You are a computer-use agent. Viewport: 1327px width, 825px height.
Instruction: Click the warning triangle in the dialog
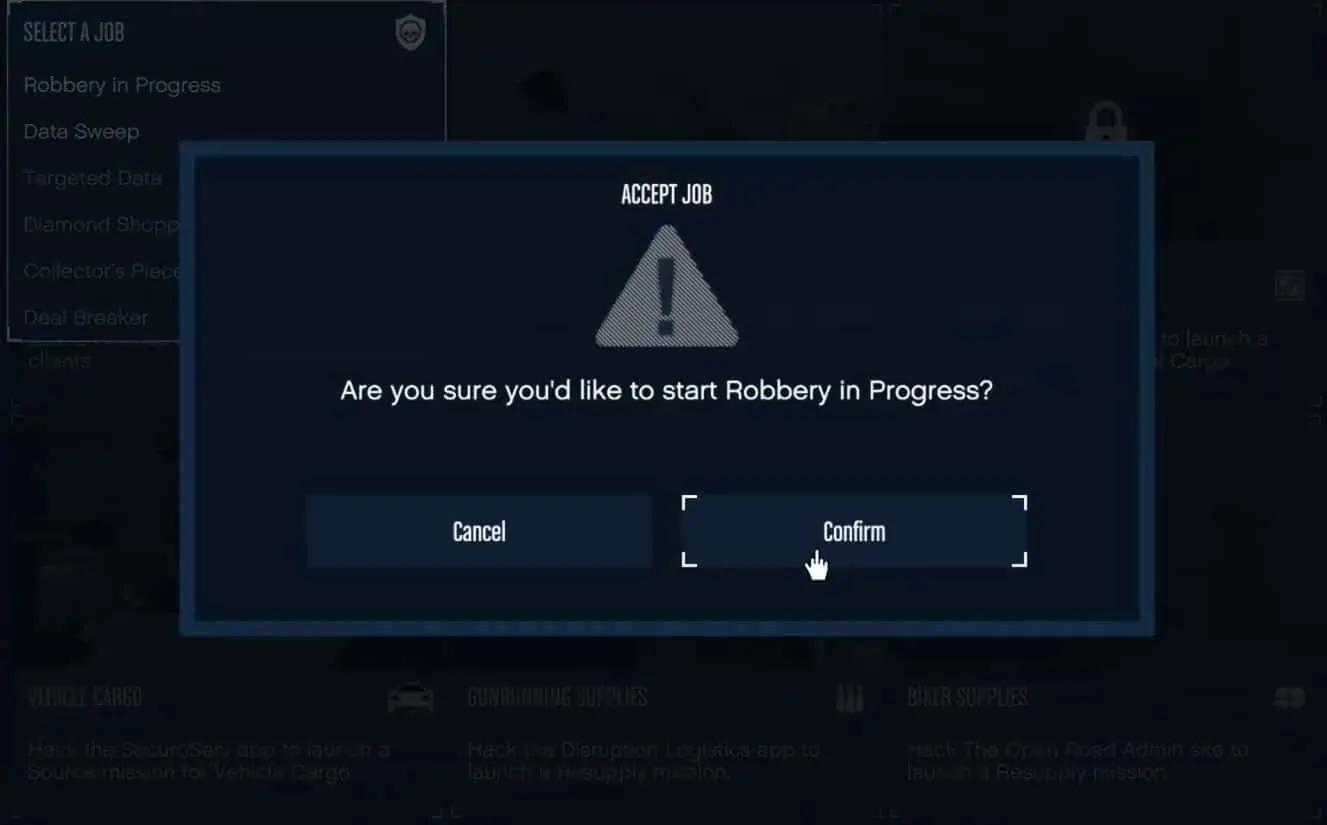click(665, 285)
